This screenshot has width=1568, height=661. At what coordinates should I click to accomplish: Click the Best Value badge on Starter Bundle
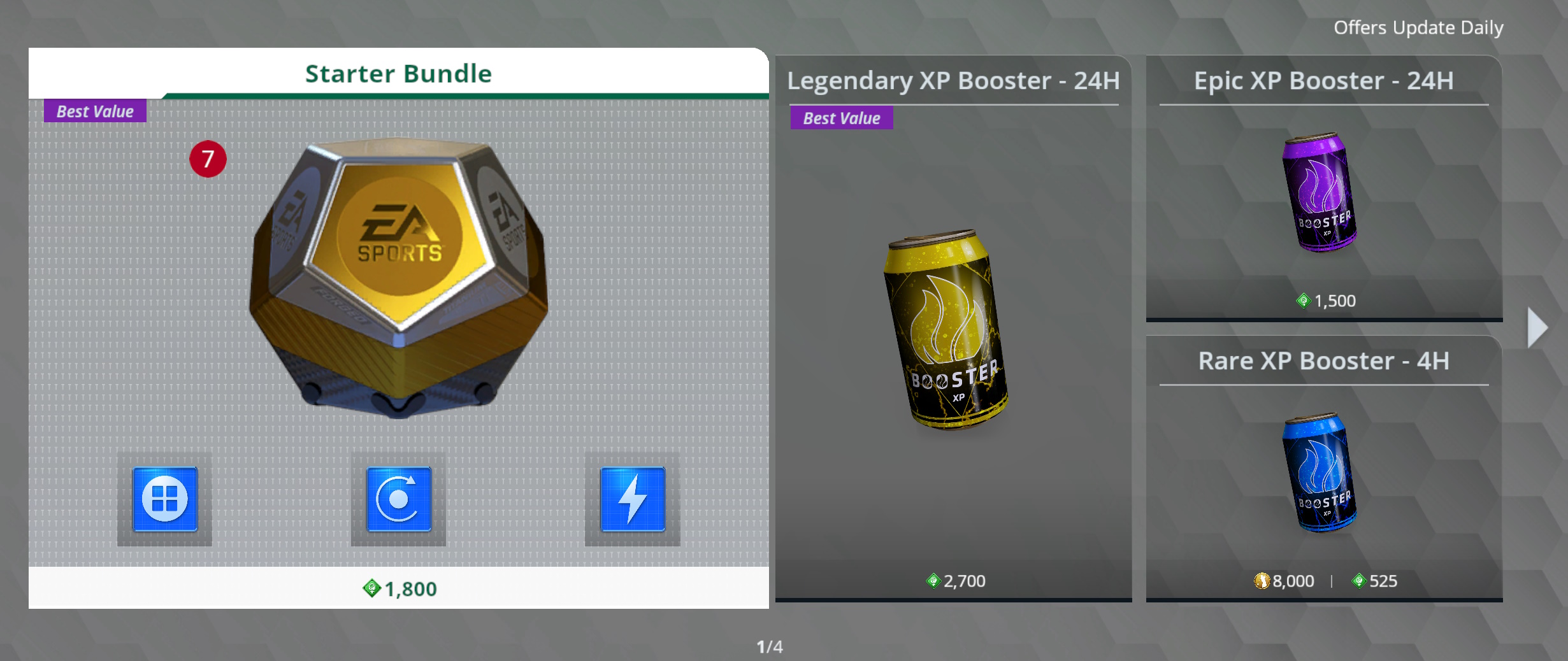tap(94, 111)
